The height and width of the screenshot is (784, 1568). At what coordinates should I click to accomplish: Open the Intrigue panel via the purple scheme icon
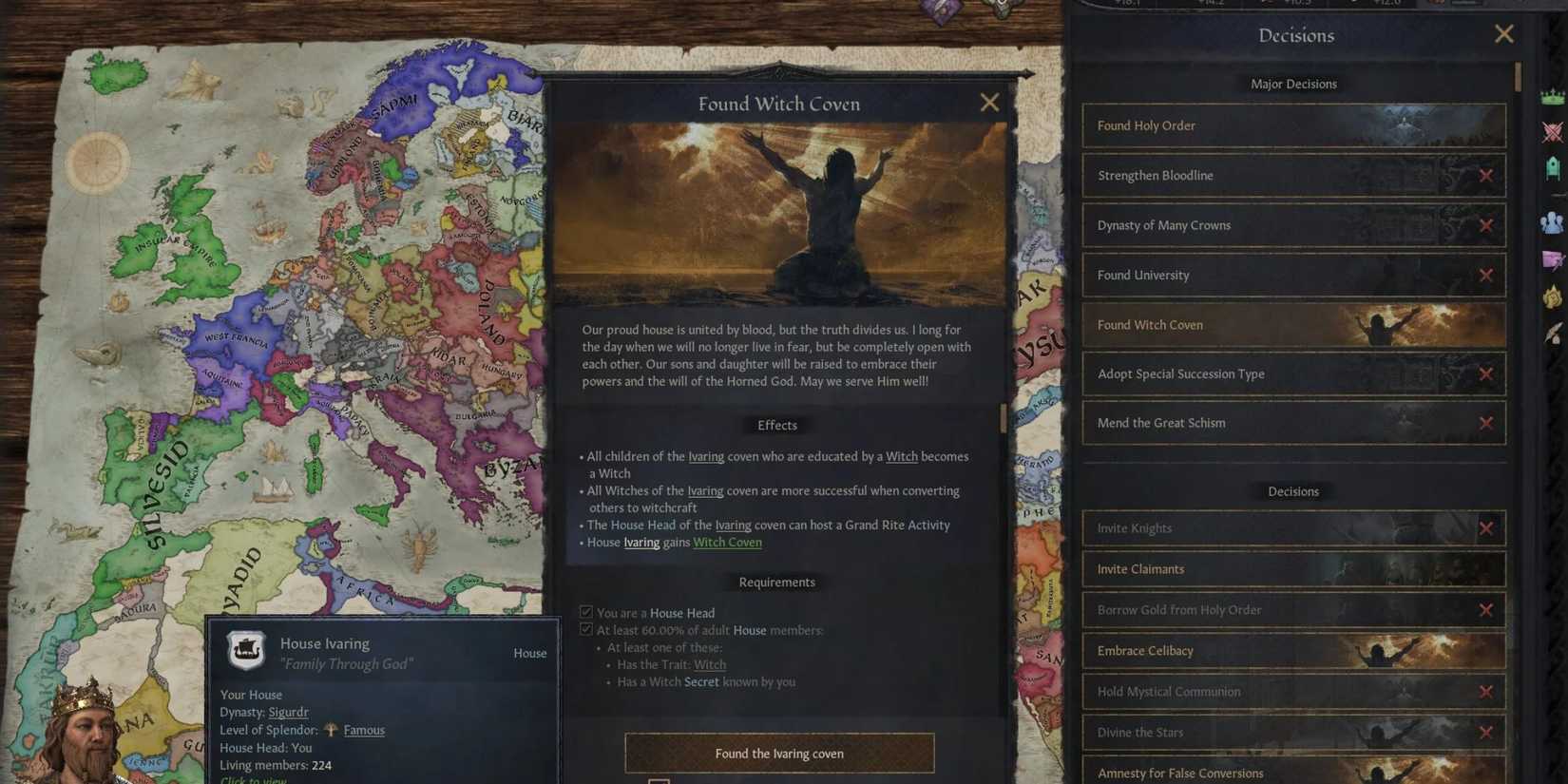1553,258
